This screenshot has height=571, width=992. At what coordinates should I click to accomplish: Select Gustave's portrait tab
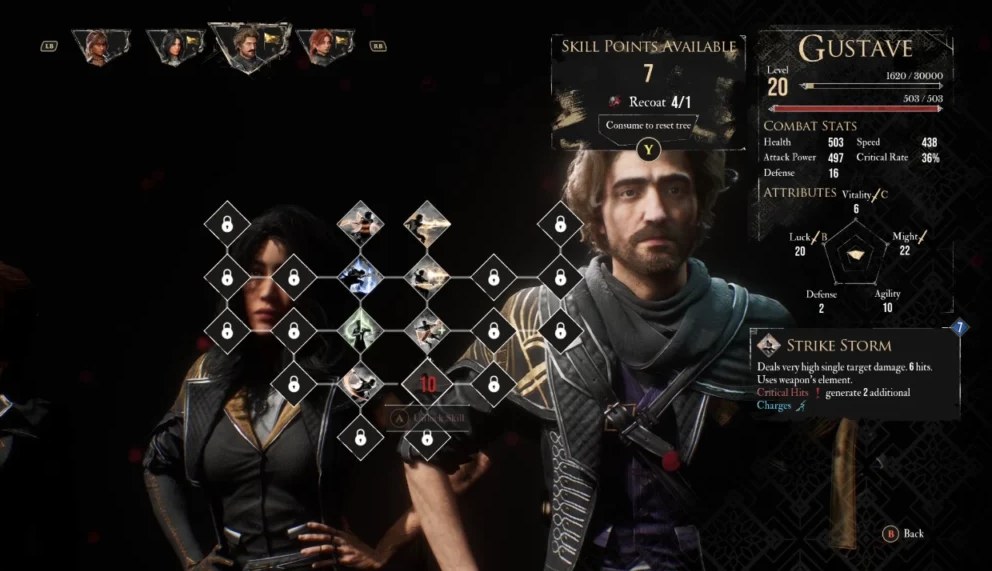[248, 47]
